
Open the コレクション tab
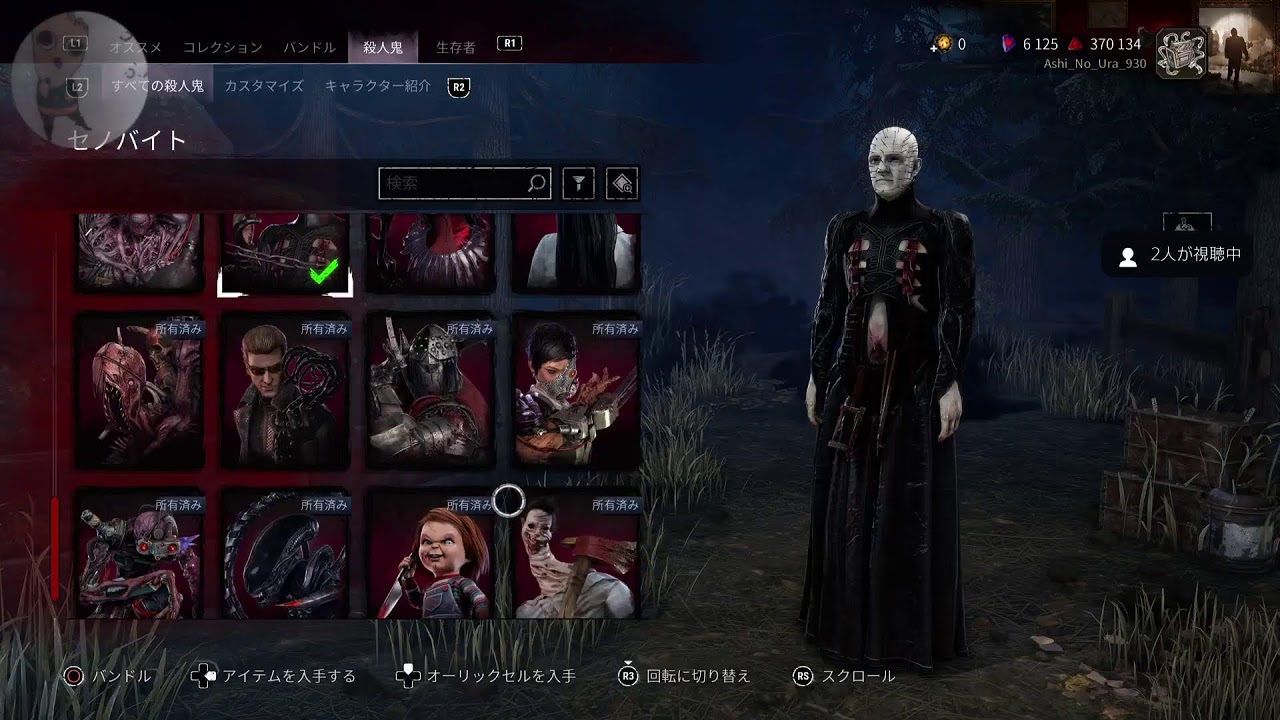222,47
